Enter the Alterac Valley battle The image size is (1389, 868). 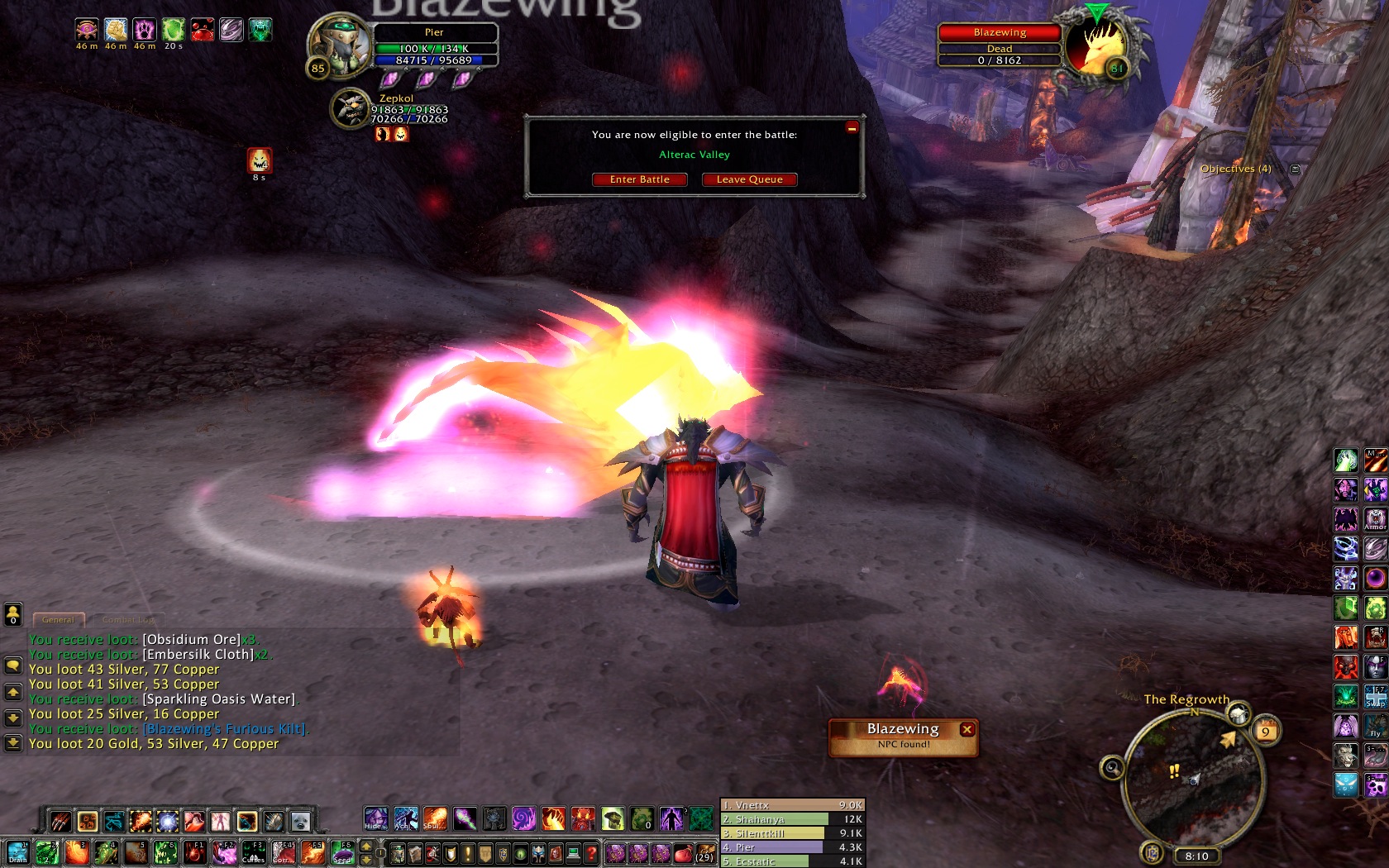(x=639, y=179)
